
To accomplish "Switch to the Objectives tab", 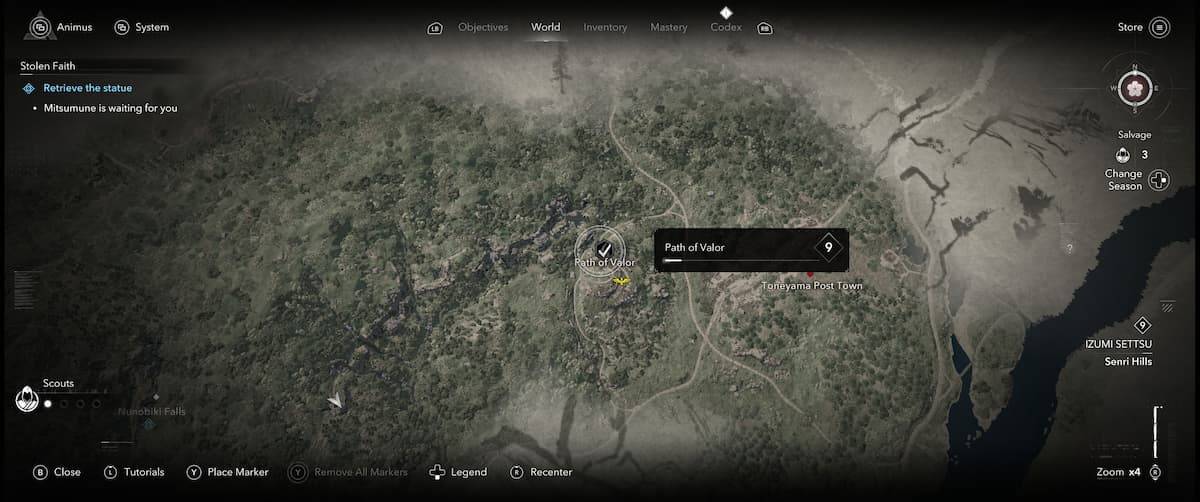I will (482, 27).
